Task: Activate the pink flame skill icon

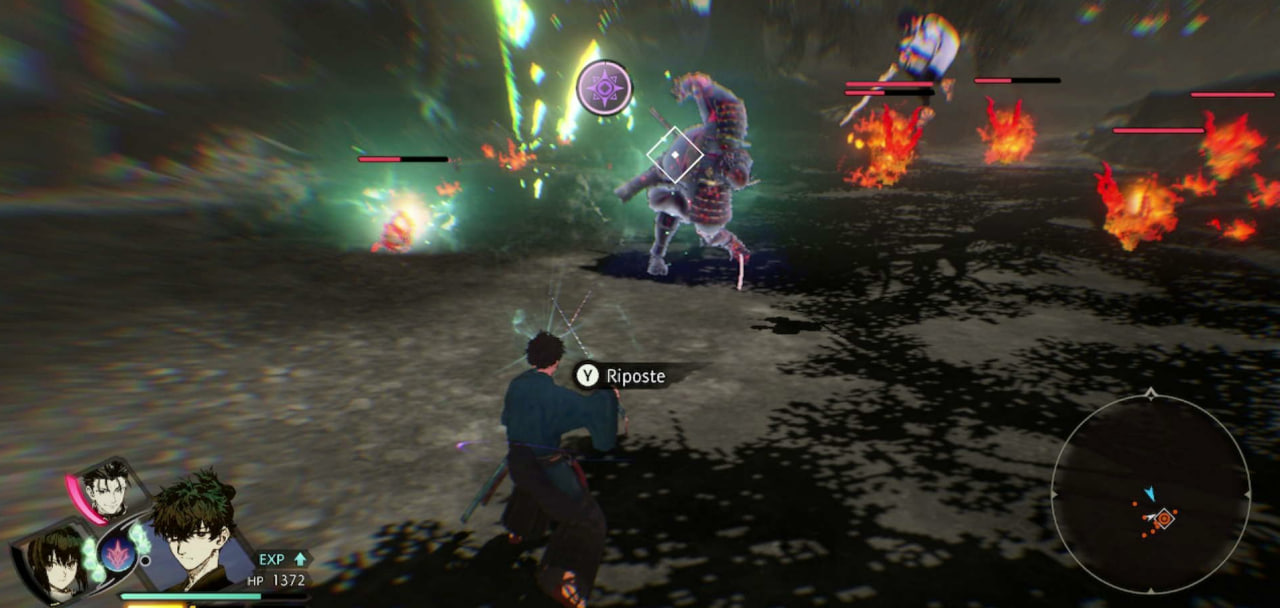Action: (x=117, y=553)
